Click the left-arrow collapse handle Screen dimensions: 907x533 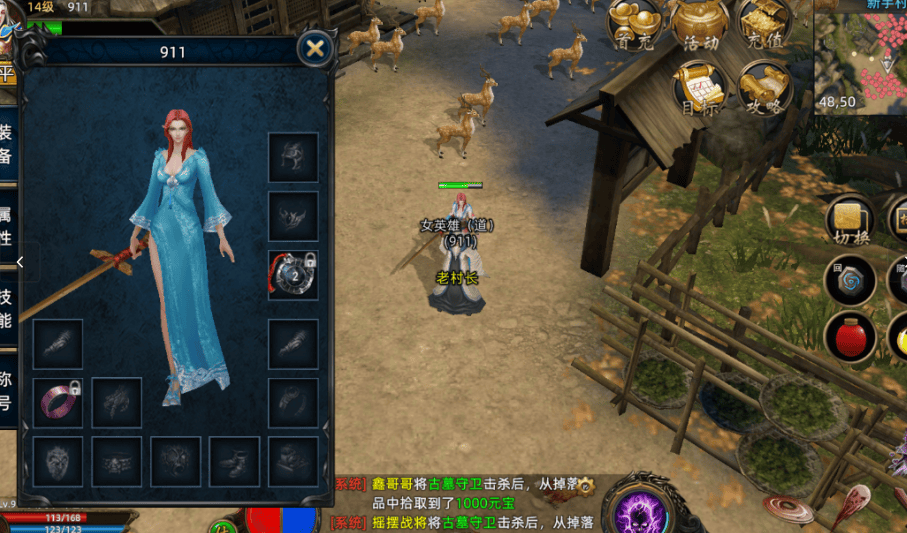(19, 262)
